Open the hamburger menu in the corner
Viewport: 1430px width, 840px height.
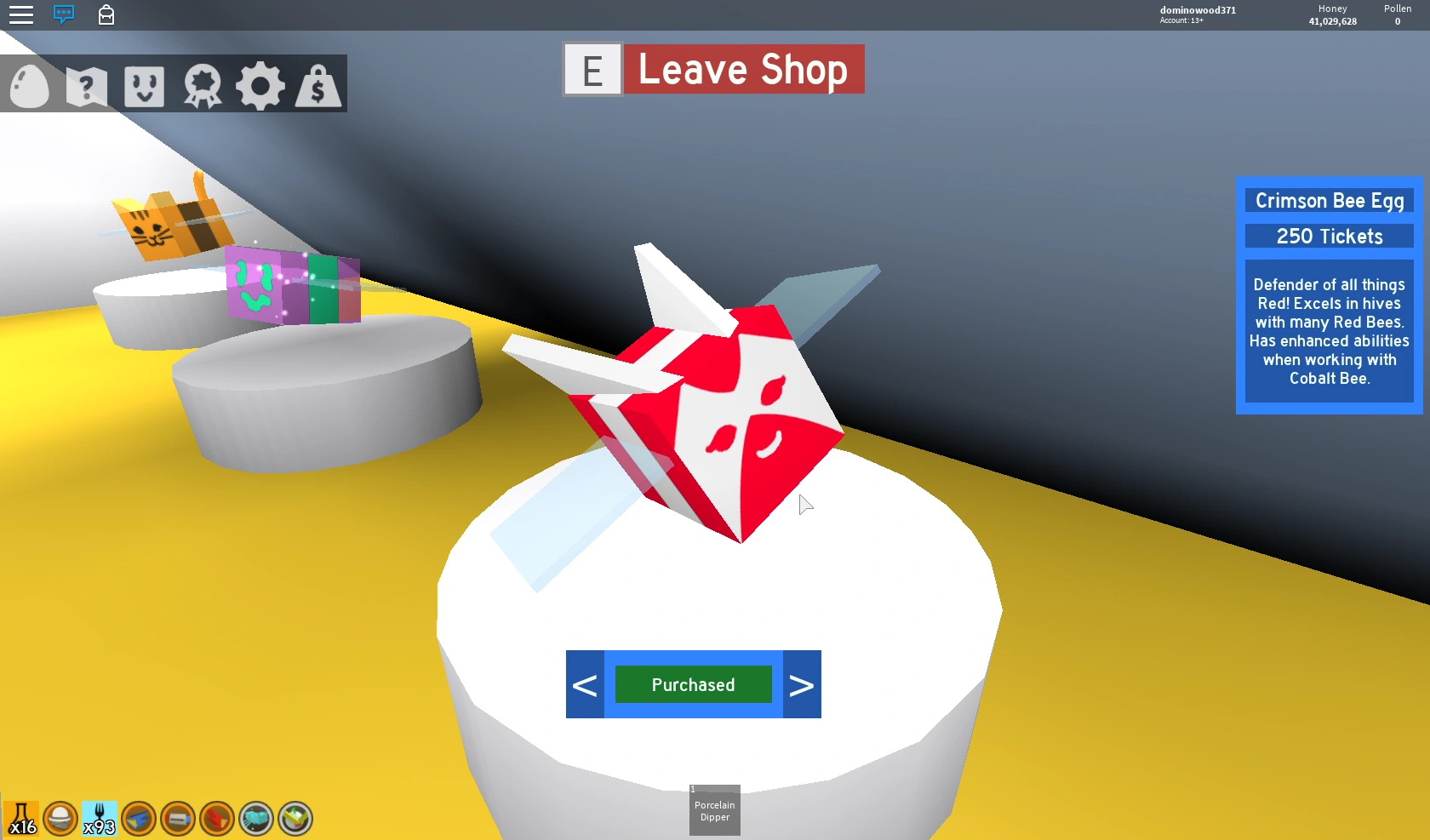pyautogui.click(x=20, y=14)
